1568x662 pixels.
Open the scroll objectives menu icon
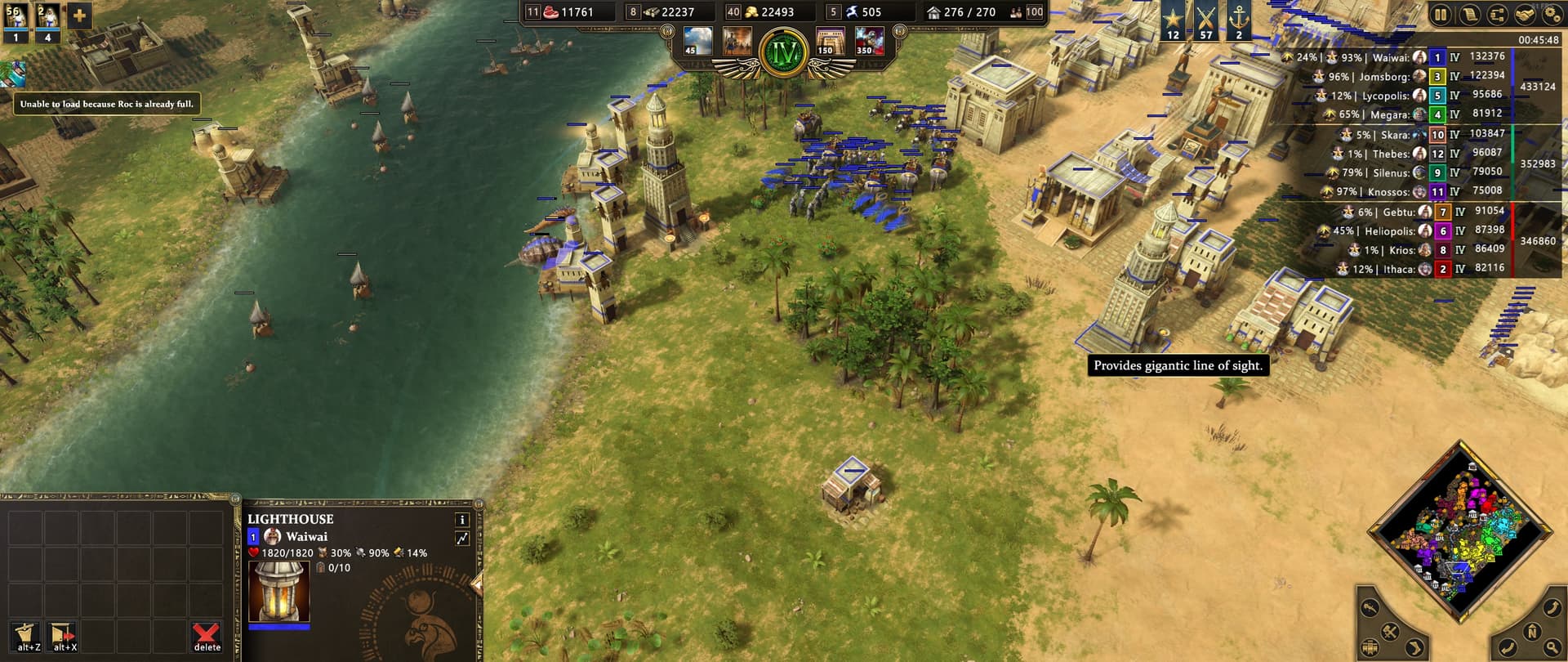tap(1469, 15)
